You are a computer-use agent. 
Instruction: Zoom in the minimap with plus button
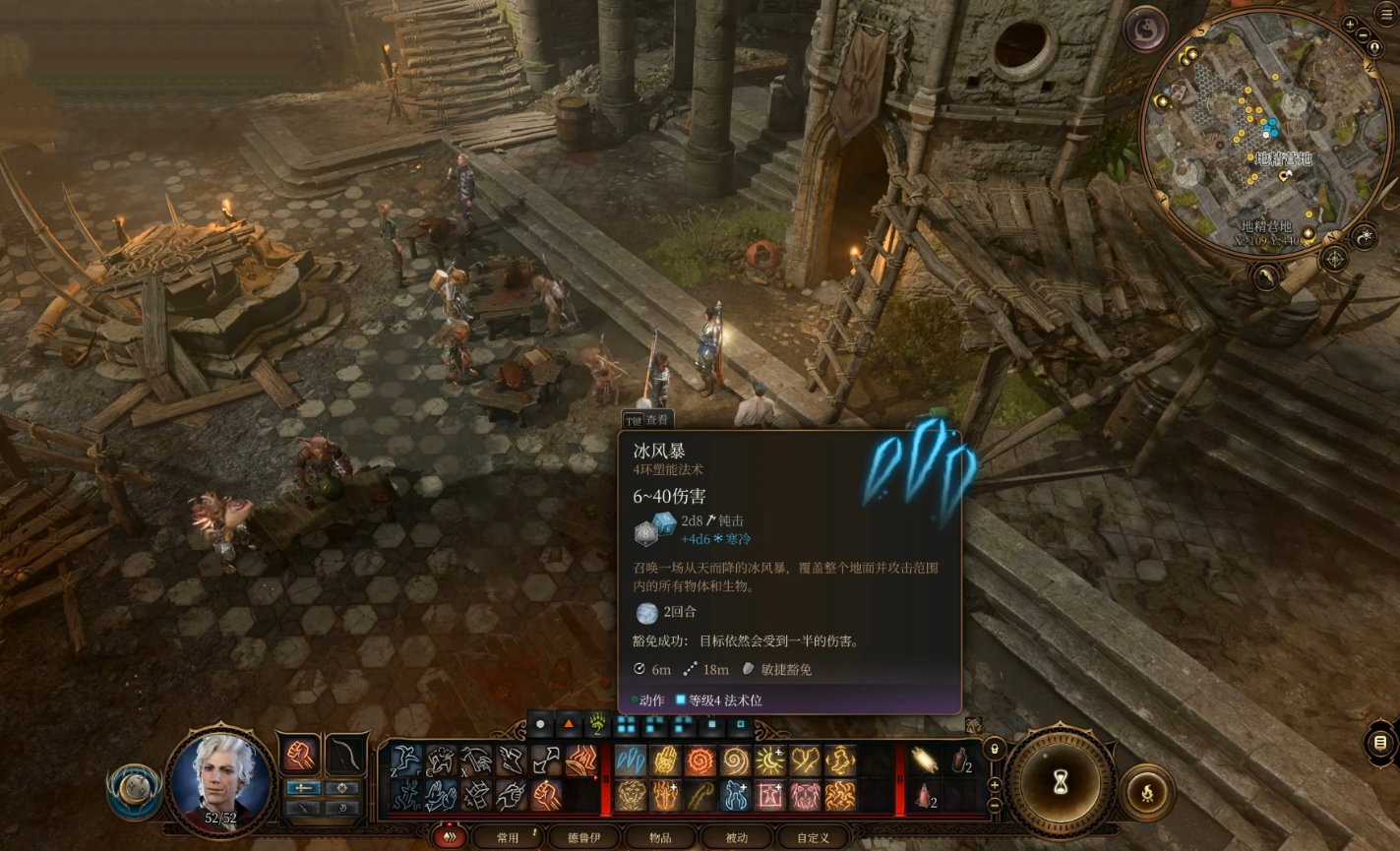tap(1350, 25)
